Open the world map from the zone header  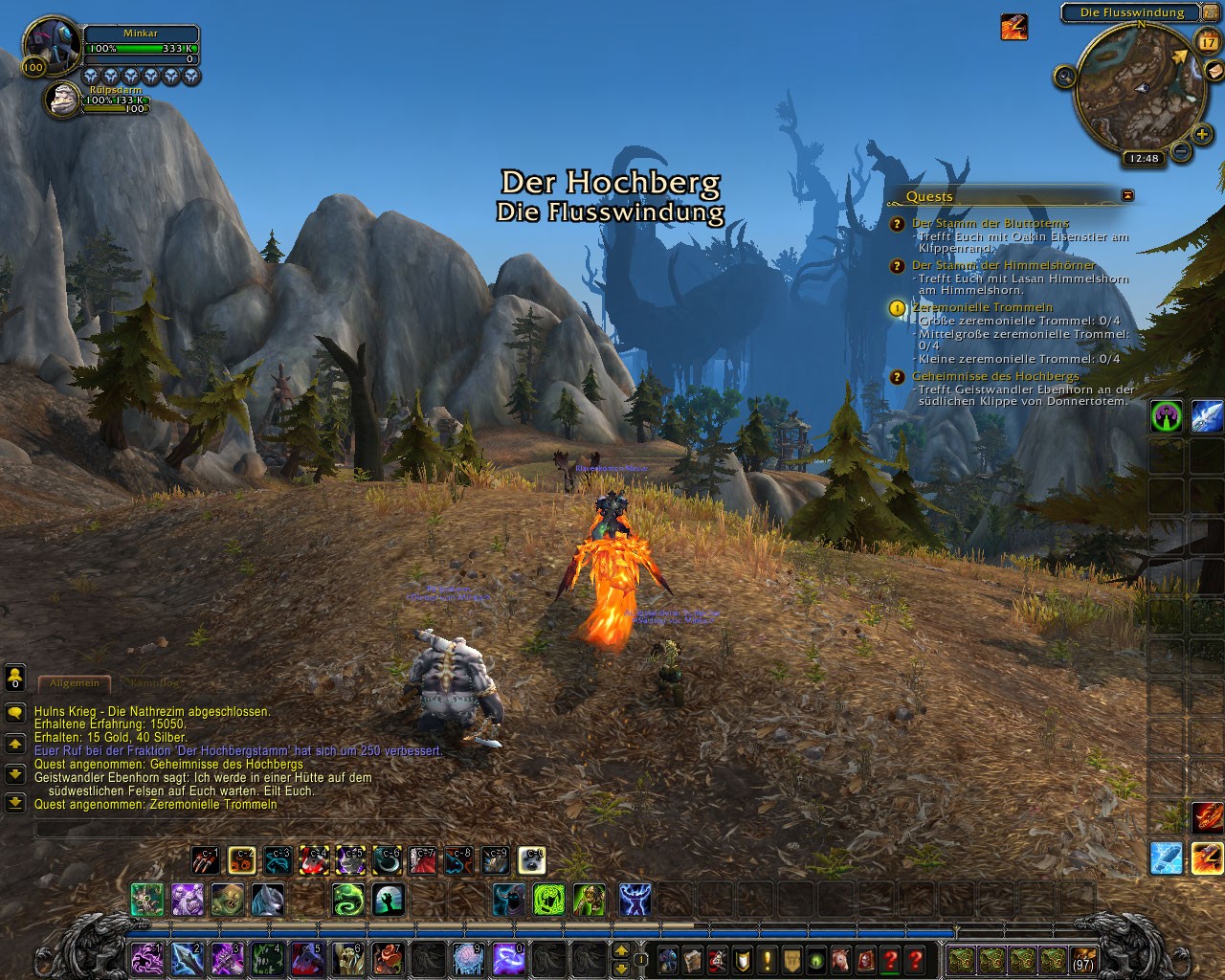pos(1131,12)
